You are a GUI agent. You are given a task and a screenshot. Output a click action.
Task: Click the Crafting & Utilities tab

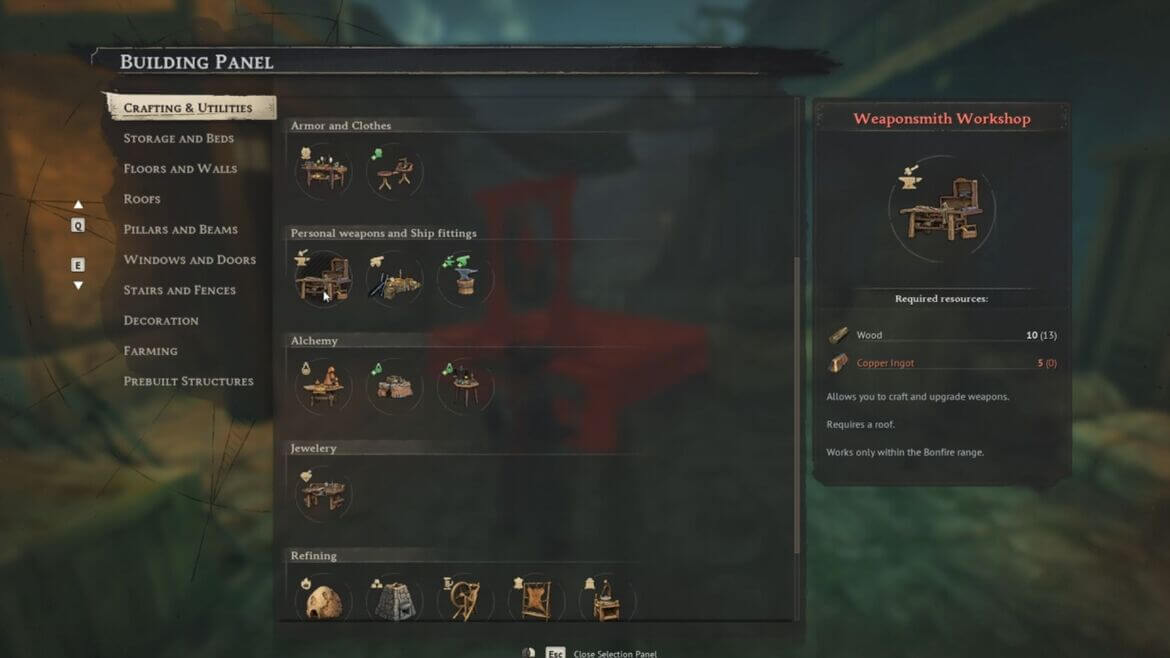tap(188, 108)
